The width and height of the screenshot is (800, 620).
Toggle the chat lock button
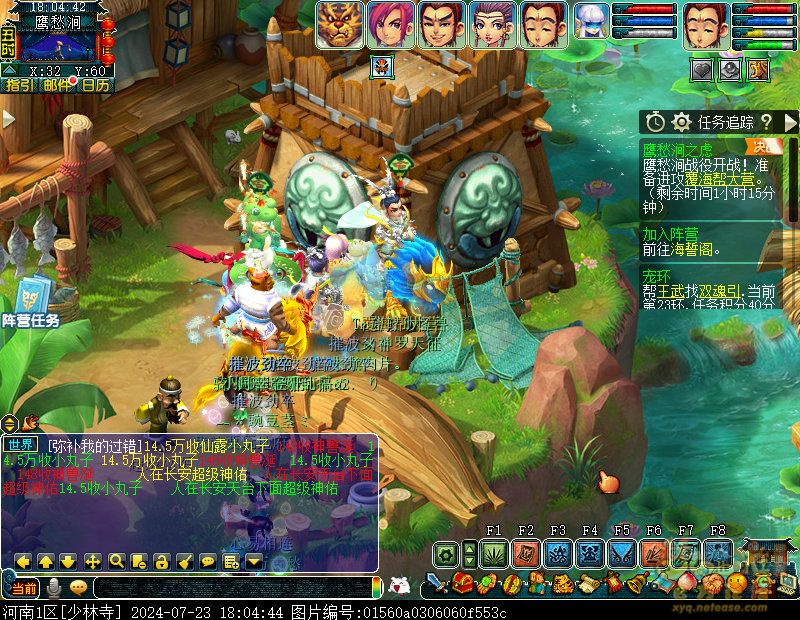[162, 561]
